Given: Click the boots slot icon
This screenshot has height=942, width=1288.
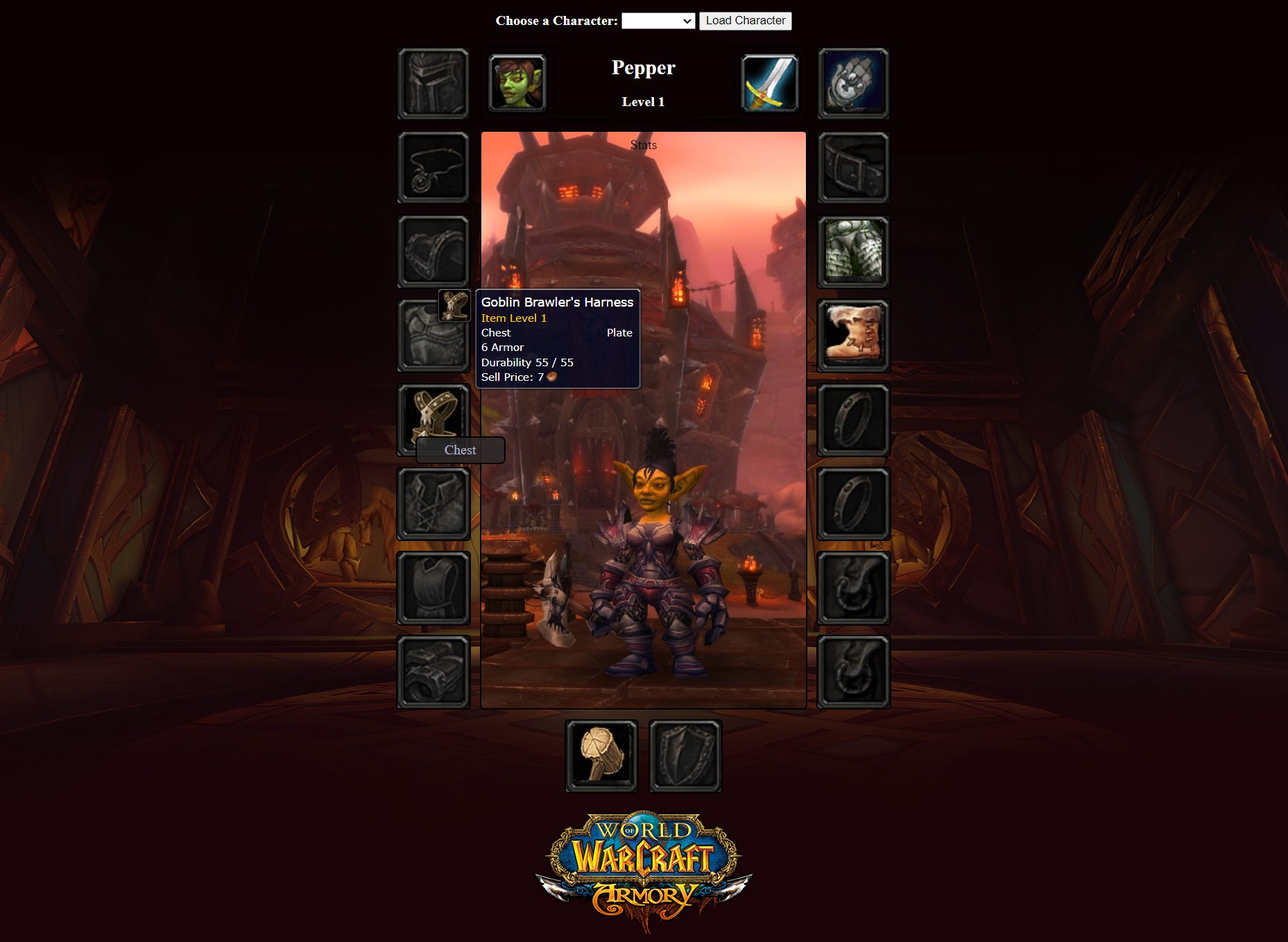Looking at the screenshot, I should tap(852, 335).
